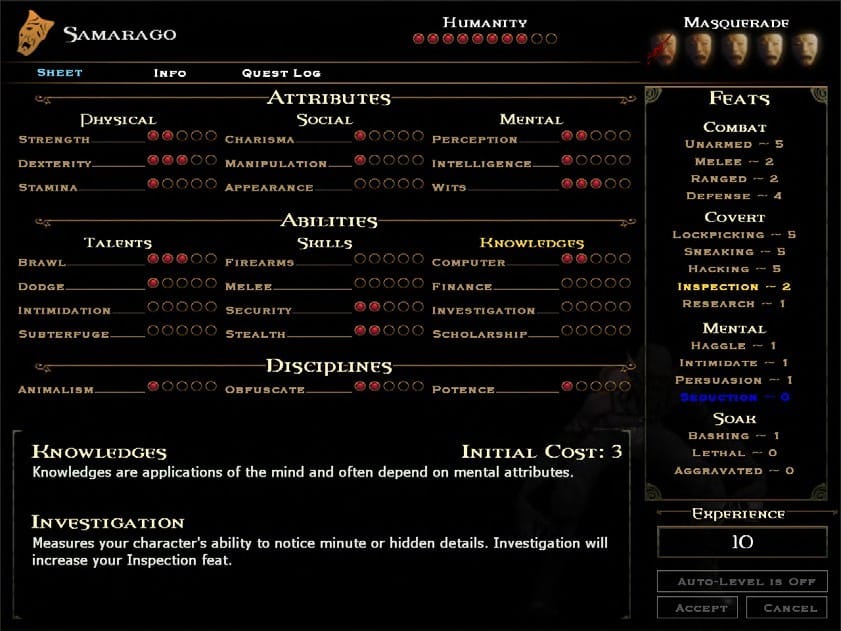Pick the Computer knowledge
This screenshot has height=631, width=841.
tap(468, 263)
